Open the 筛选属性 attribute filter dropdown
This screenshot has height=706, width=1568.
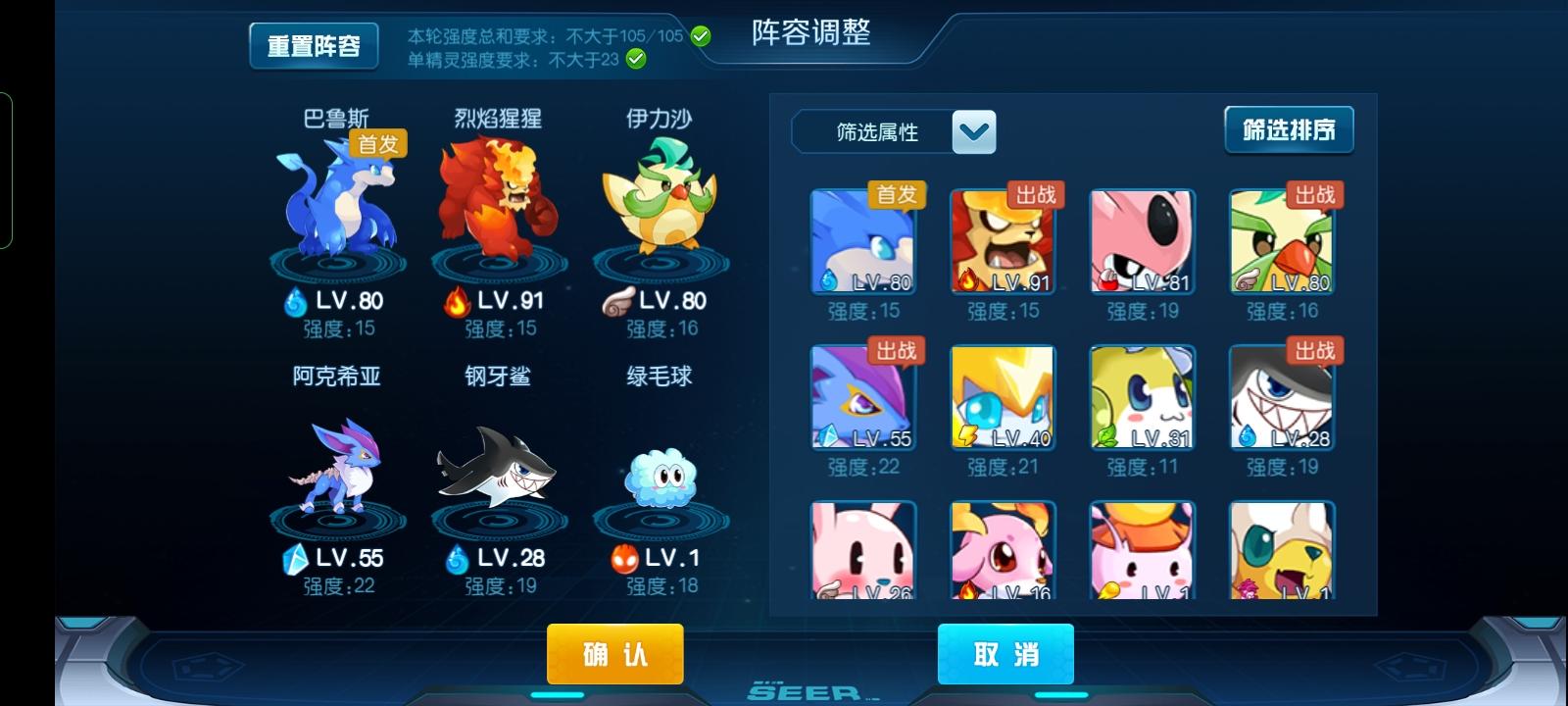tap(880, 131)
